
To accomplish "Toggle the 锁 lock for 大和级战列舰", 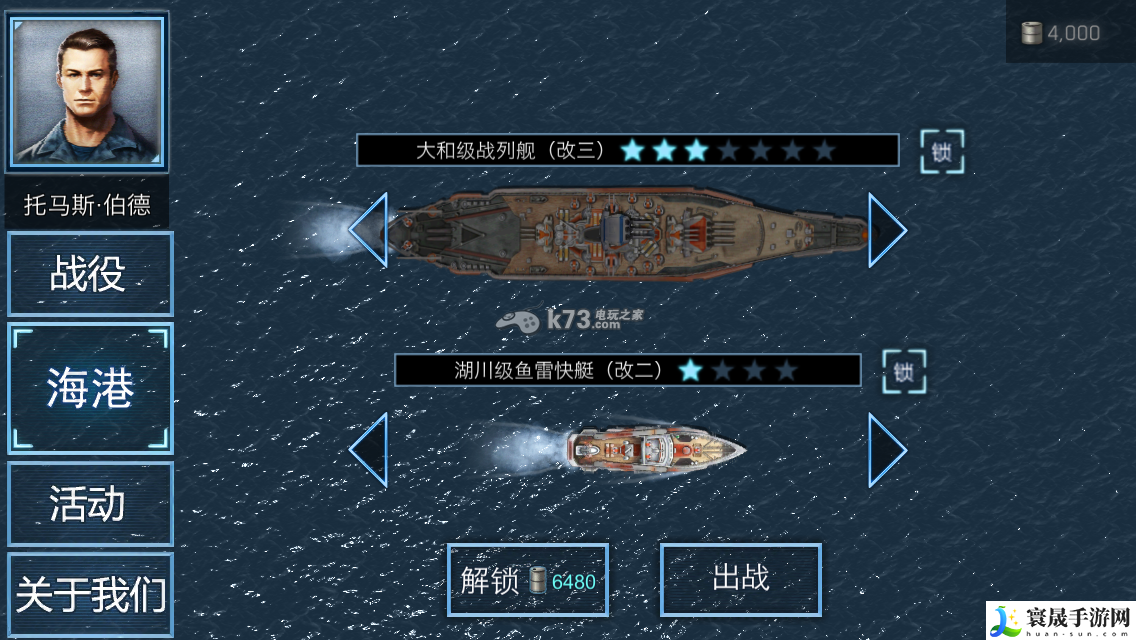I will pos(942,152).
